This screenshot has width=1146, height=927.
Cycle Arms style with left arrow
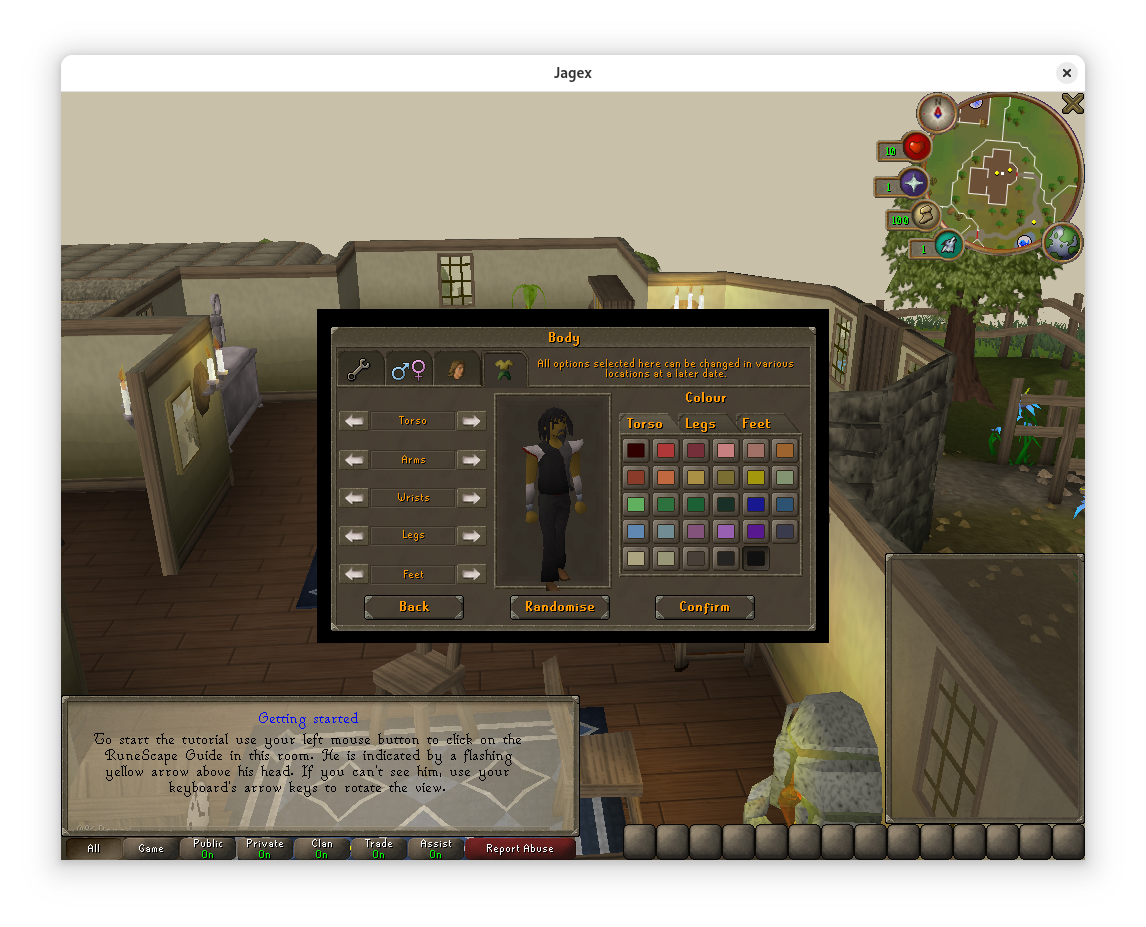pos(355,460)
